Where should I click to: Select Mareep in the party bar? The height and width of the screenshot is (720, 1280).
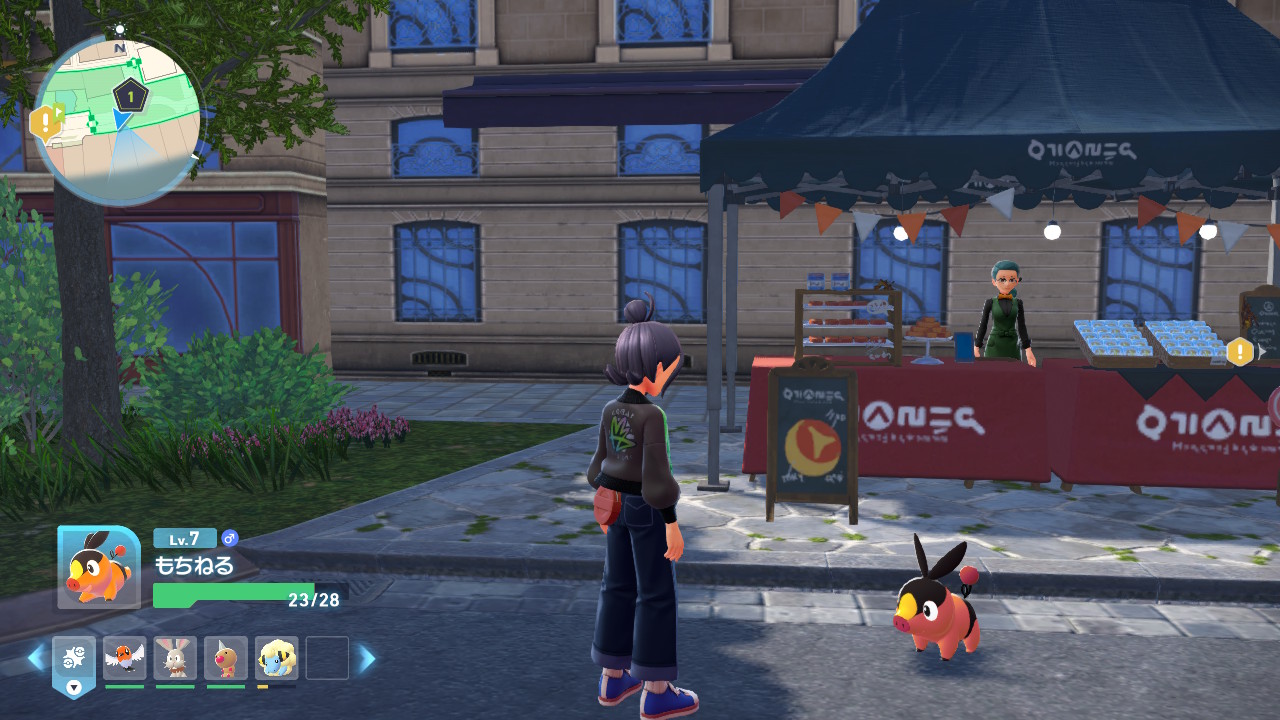276,658
